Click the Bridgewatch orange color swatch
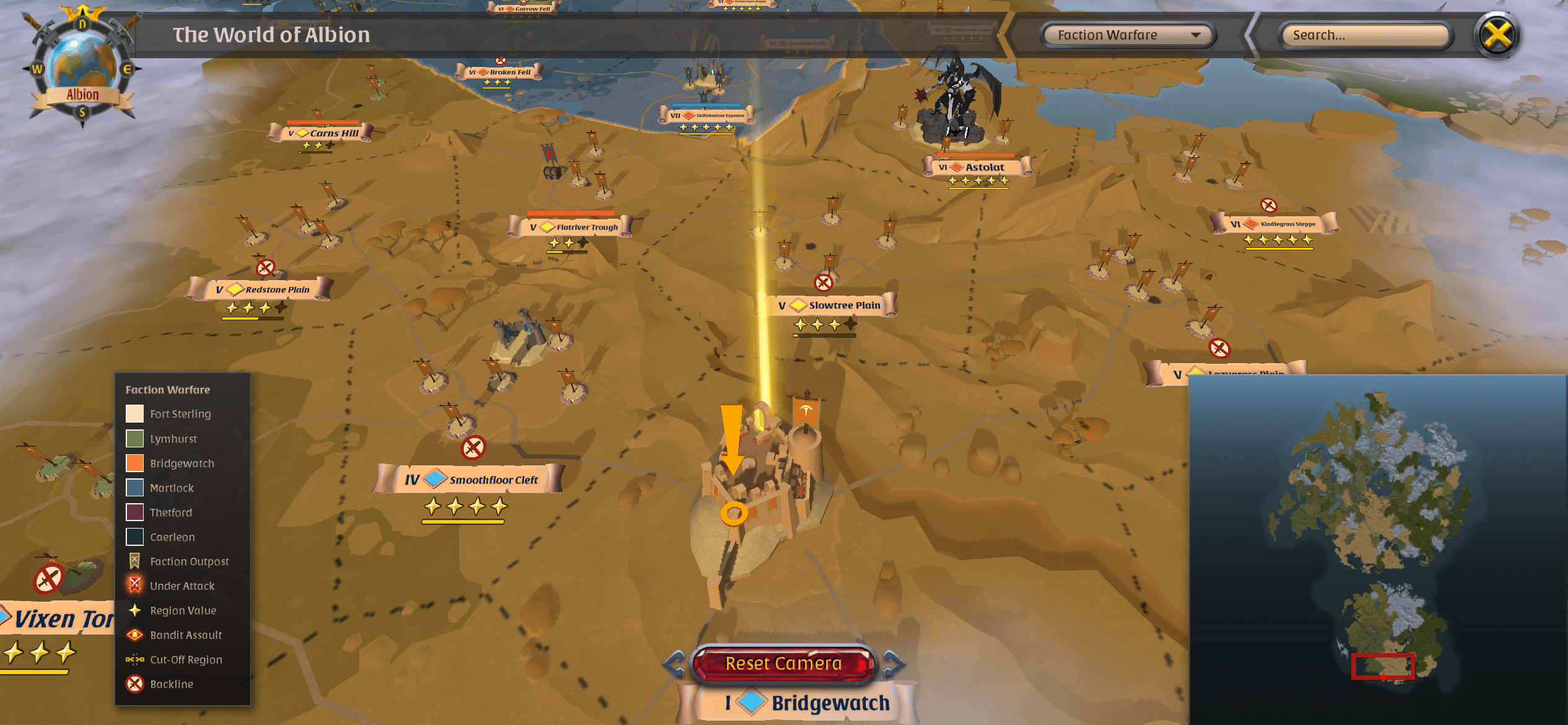The height and width of the screenshot is (725, 1568). 134,463
